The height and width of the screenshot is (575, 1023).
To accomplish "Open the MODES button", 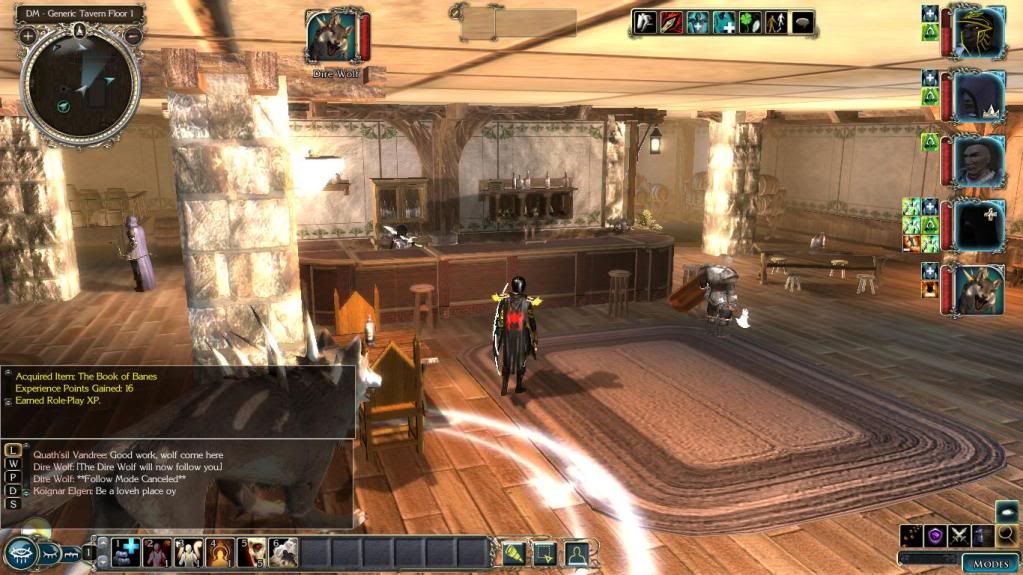I will pyautogui.click(x=990, y=563).
